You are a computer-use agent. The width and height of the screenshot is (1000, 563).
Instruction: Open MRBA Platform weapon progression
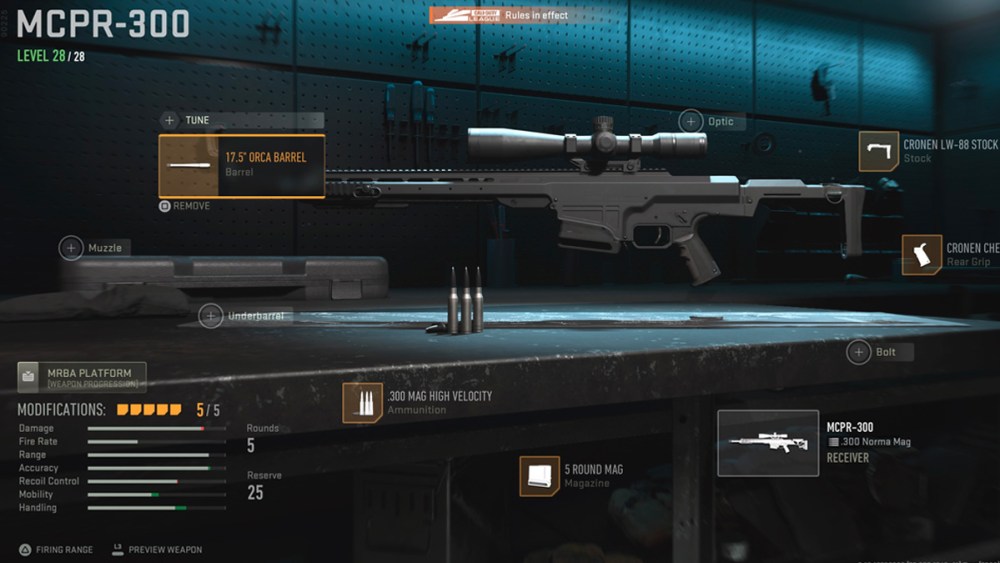[x=82, y=377]
